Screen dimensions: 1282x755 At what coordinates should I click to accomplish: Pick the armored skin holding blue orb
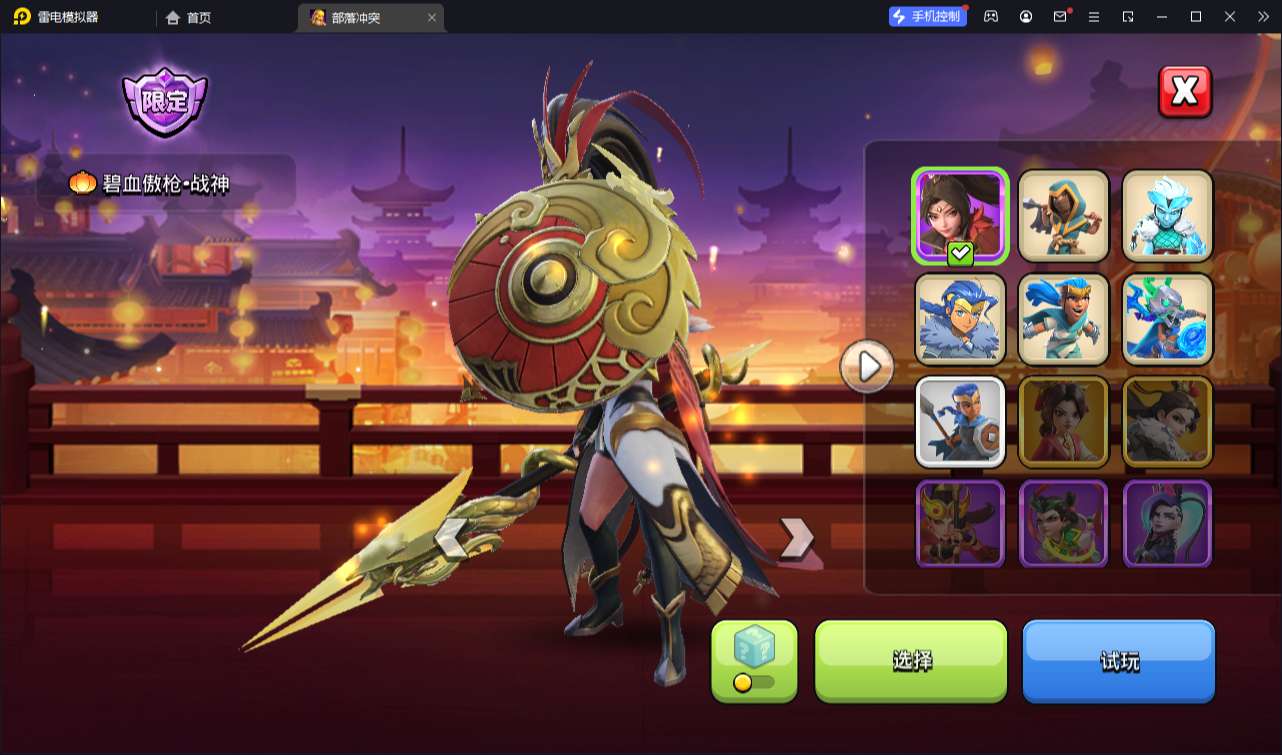[1167, 319]
